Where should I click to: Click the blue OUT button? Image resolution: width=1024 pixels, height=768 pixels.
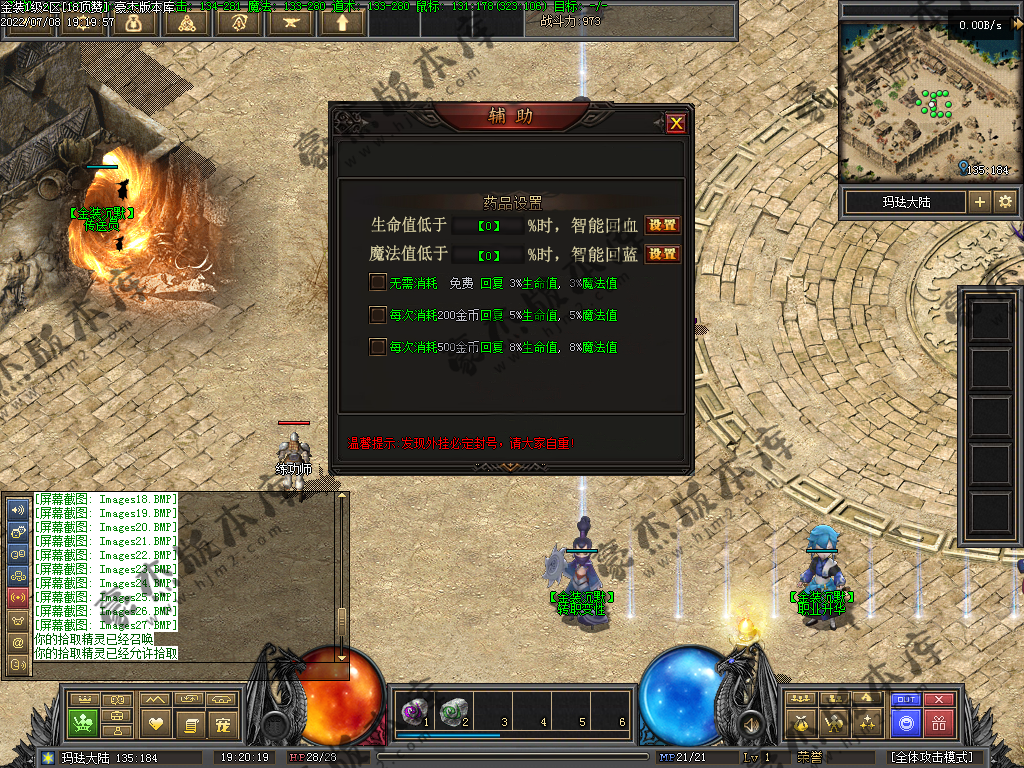pos(906,700)
